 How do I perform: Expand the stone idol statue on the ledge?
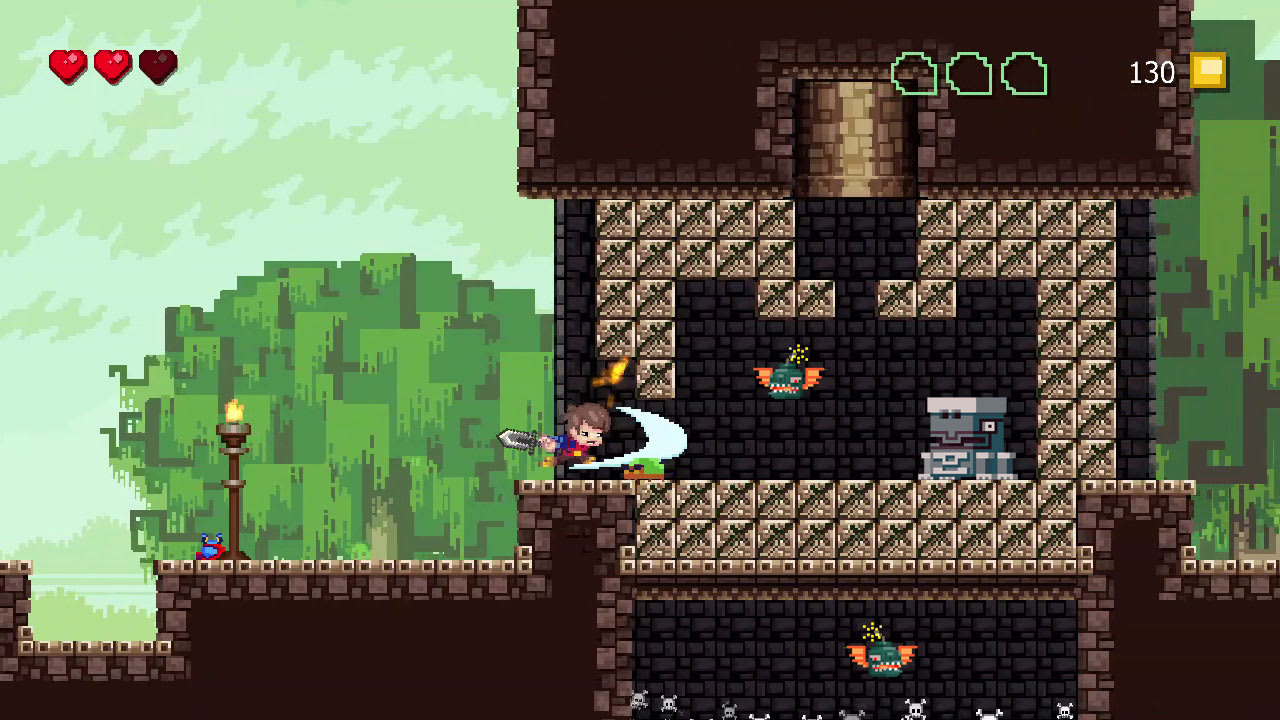click(965, 435)
